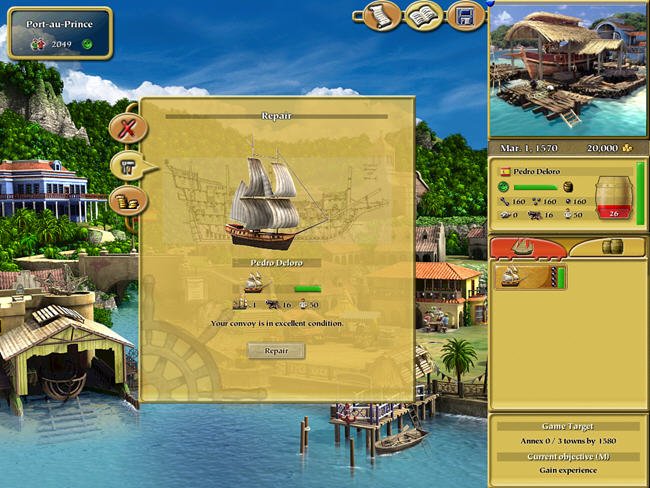This screenshot has width=650, height=488.
Task: Select the hammer repair tab
Action: click(127, 166)
